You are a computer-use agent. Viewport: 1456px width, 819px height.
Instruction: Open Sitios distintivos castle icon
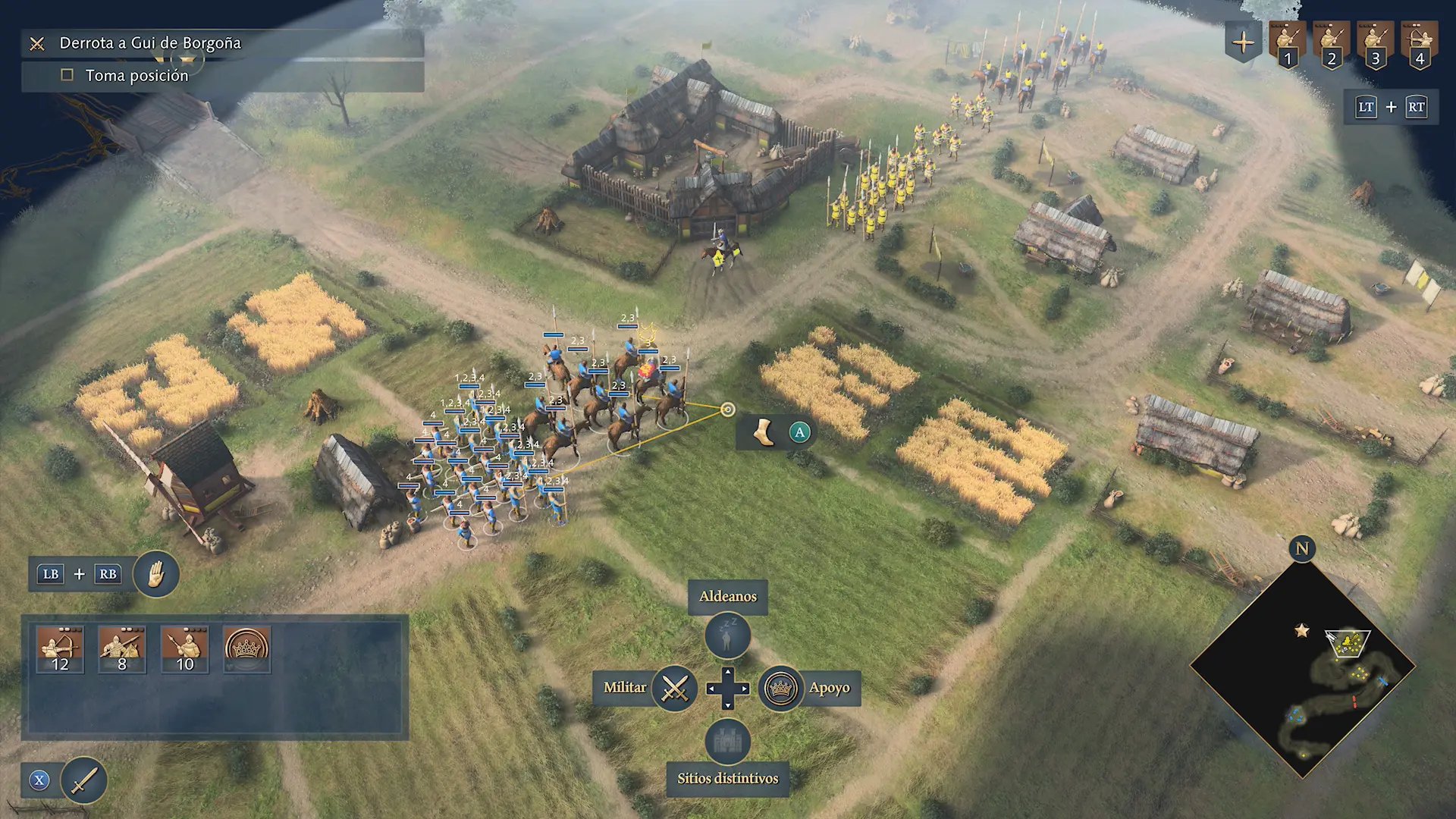tap(727, 741)
